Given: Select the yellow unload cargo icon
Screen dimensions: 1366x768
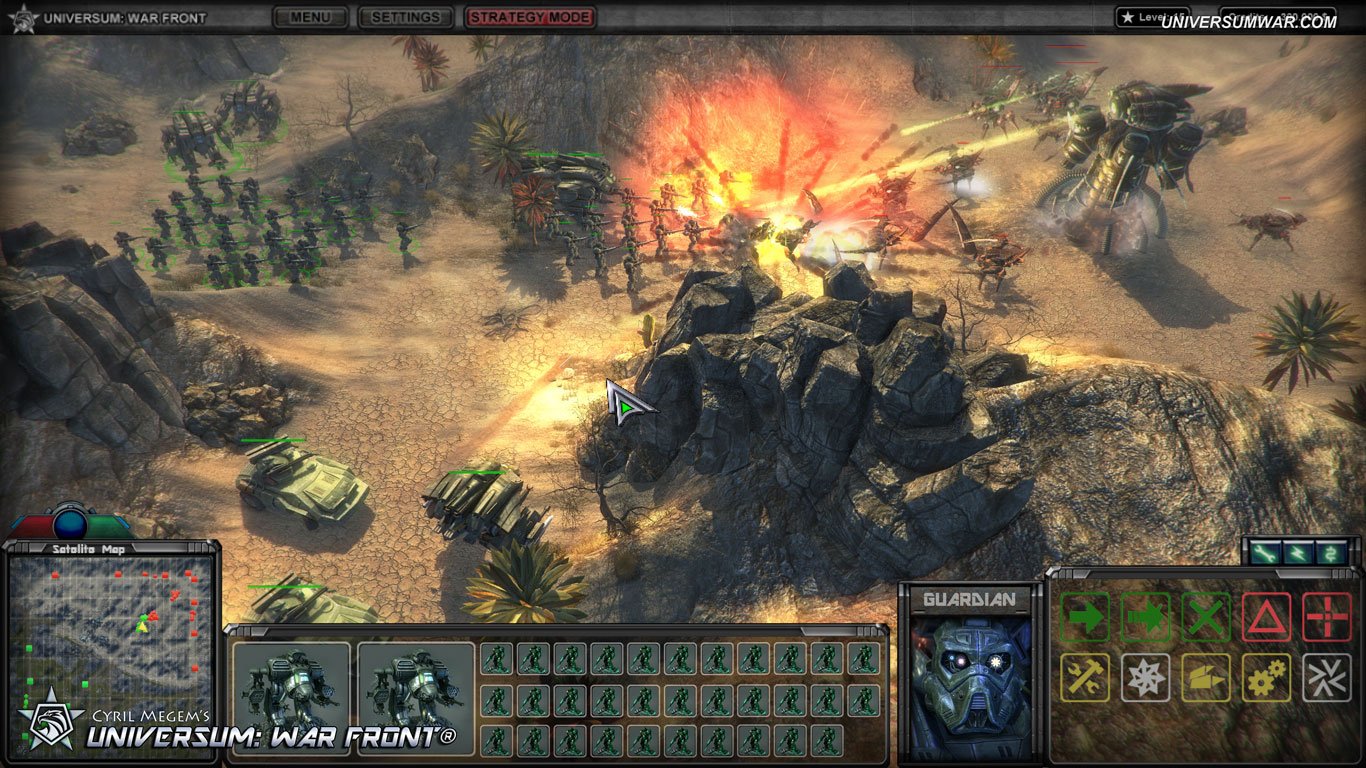Looking at the screenshot, I should (x=1204, y=677).
